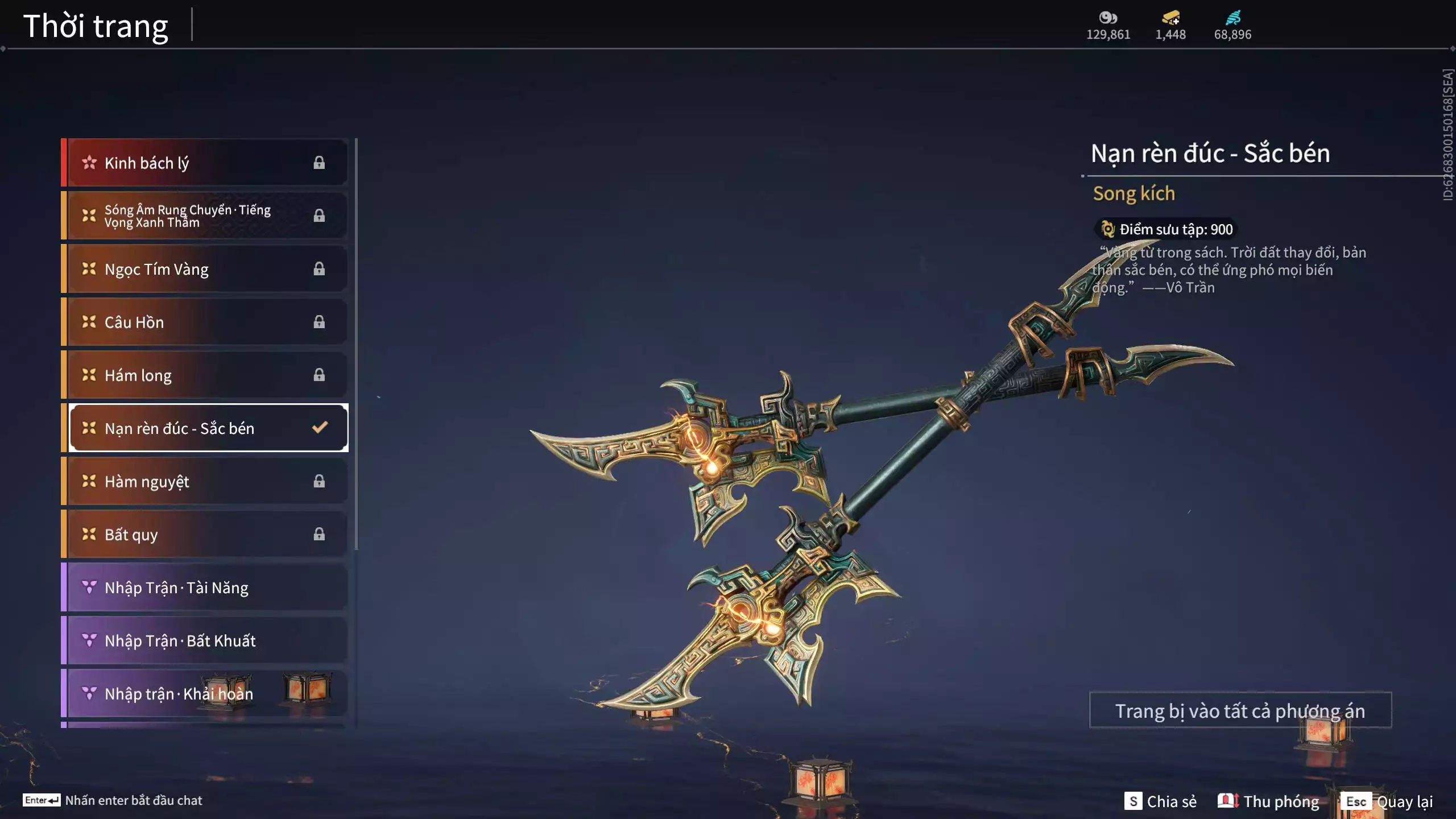Click the blue feather currency icon
The width and height of the screenshot is (1456, 819).
click(x=1232, y=18)
